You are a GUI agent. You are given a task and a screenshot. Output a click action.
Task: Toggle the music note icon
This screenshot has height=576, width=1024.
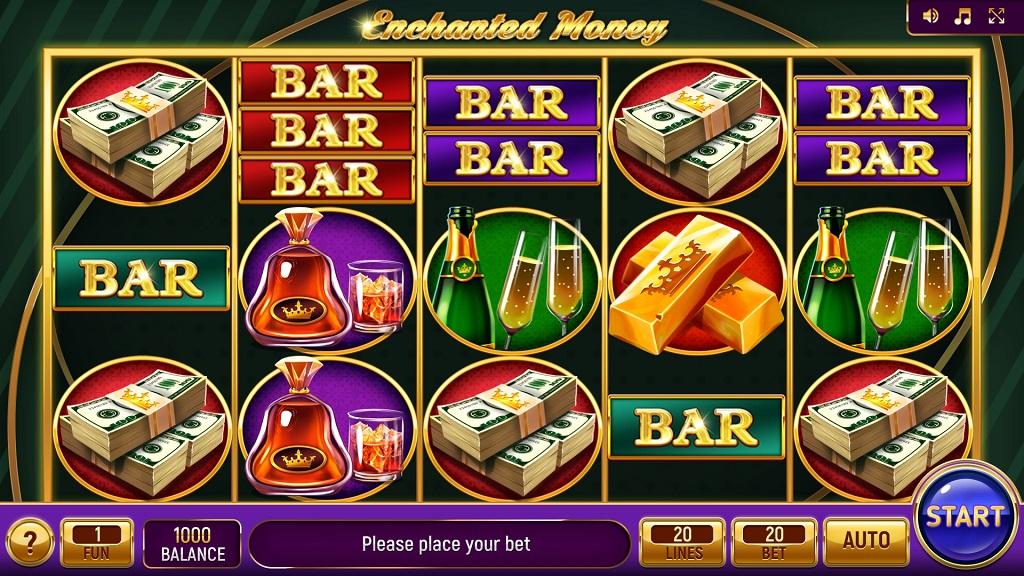(x=963, y=16)
